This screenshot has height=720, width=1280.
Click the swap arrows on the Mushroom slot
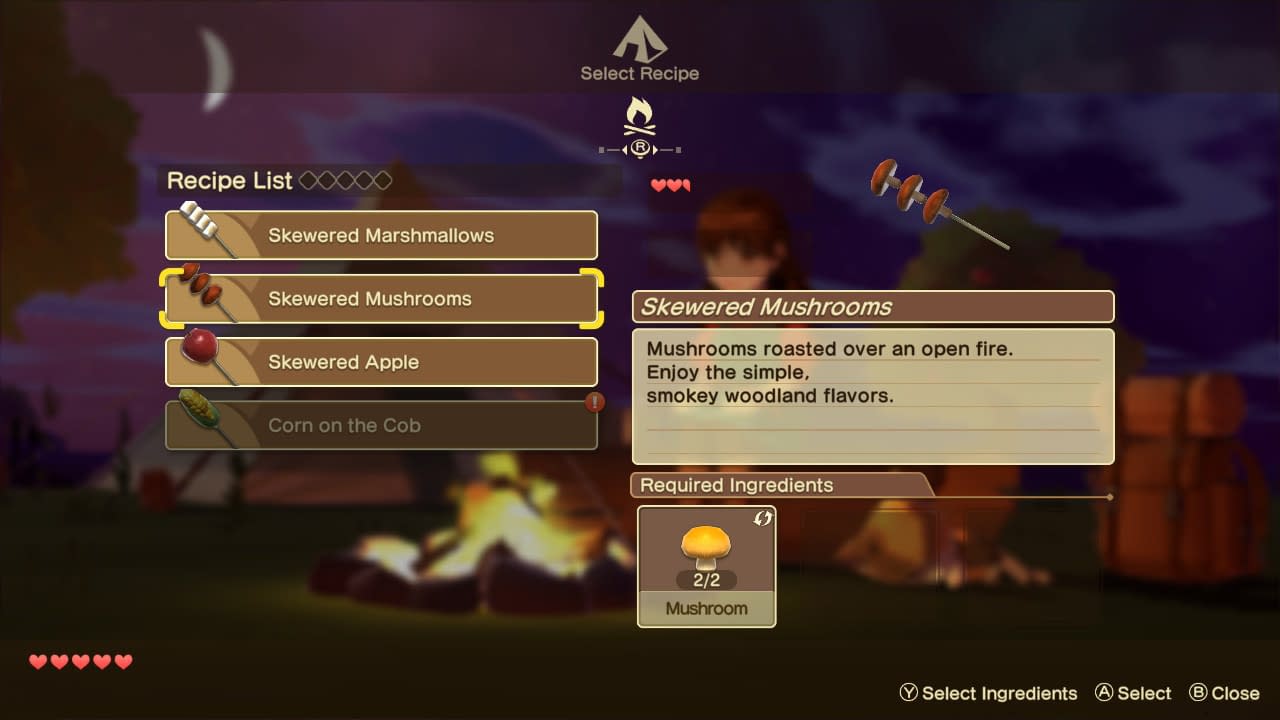tap(763, 518)
